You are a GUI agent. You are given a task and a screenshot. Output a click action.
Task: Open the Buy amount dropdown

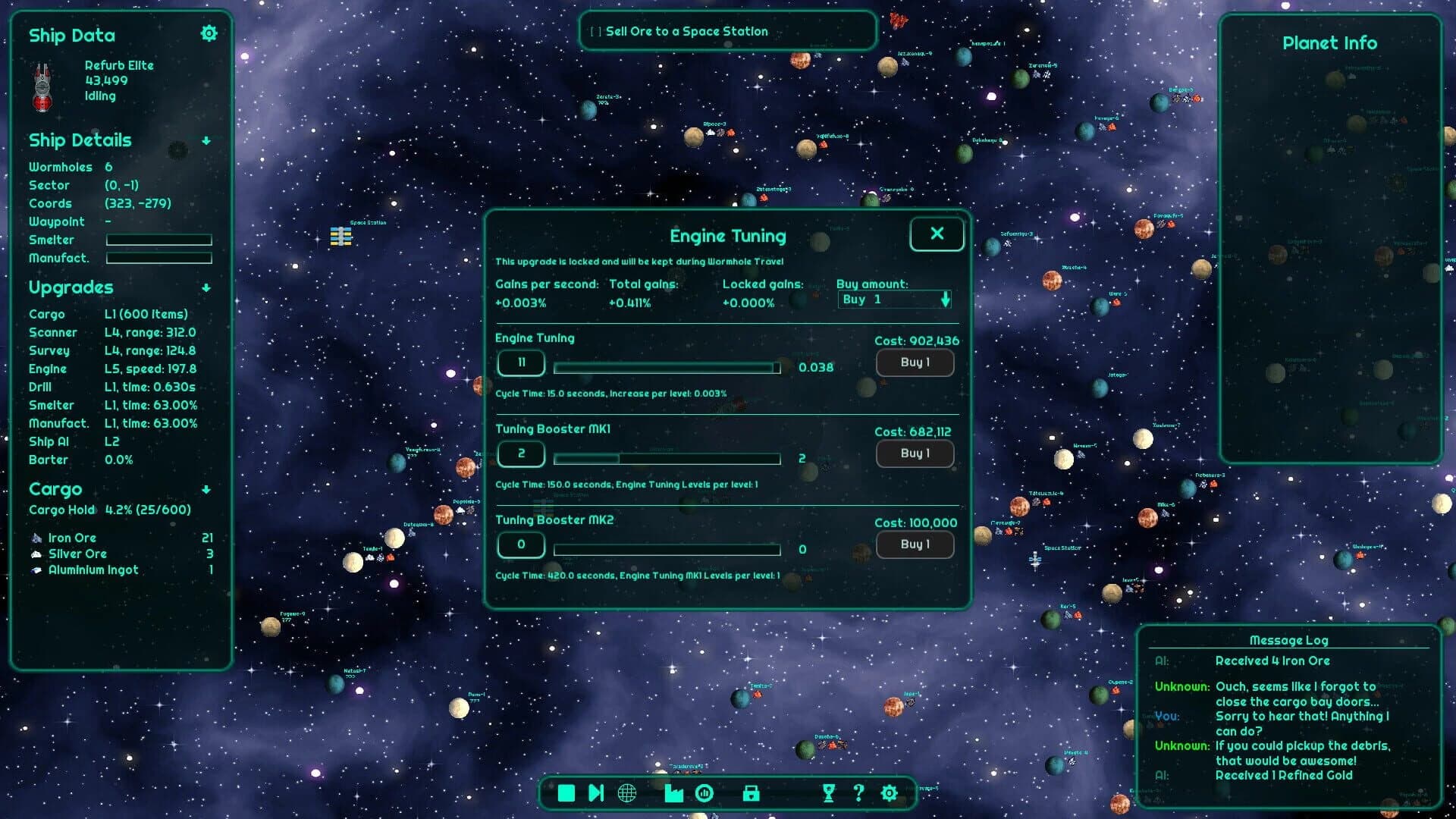coord(893,300)
